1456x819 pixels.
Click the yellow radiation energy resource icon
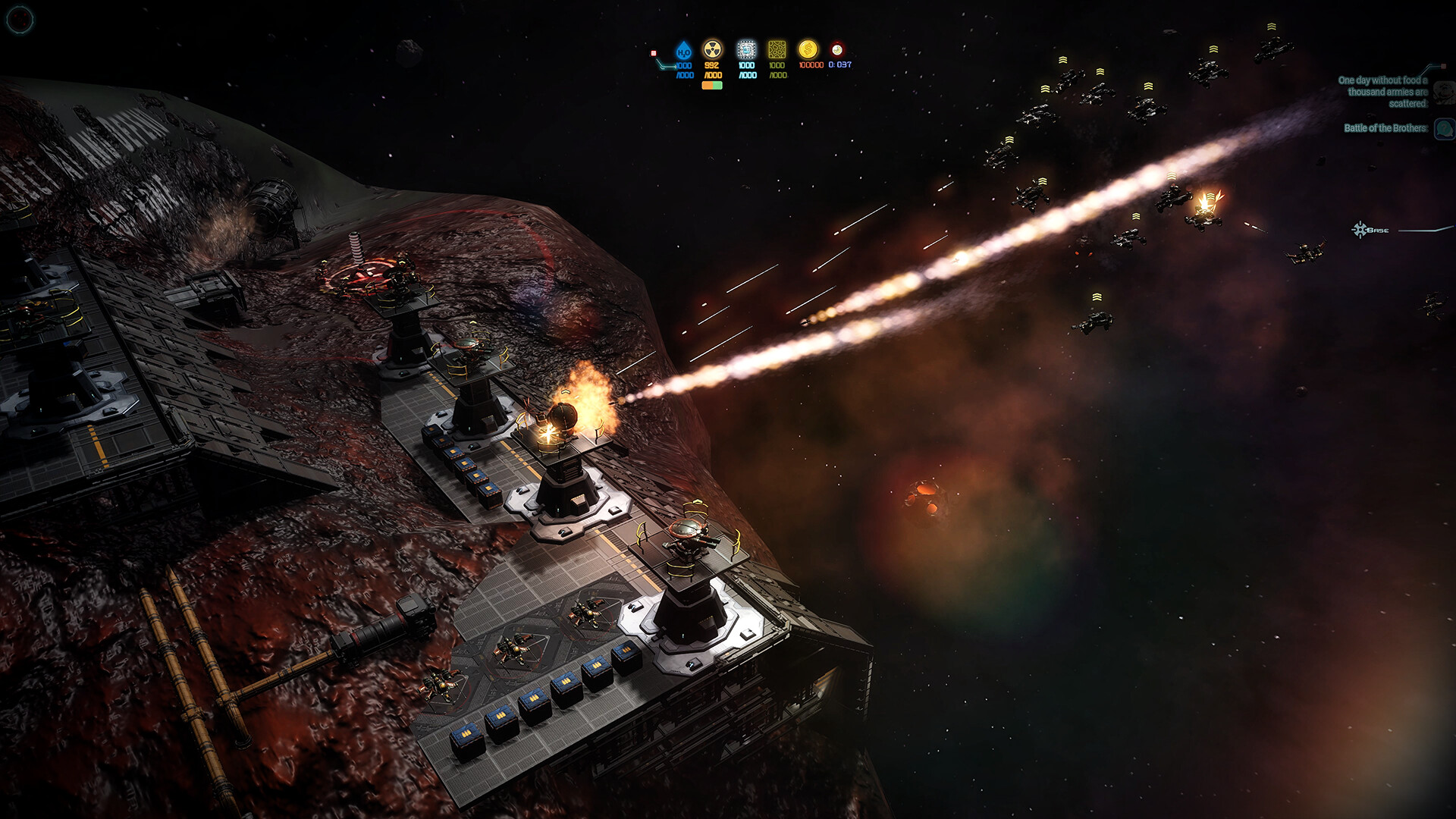[x=712, y=50]
